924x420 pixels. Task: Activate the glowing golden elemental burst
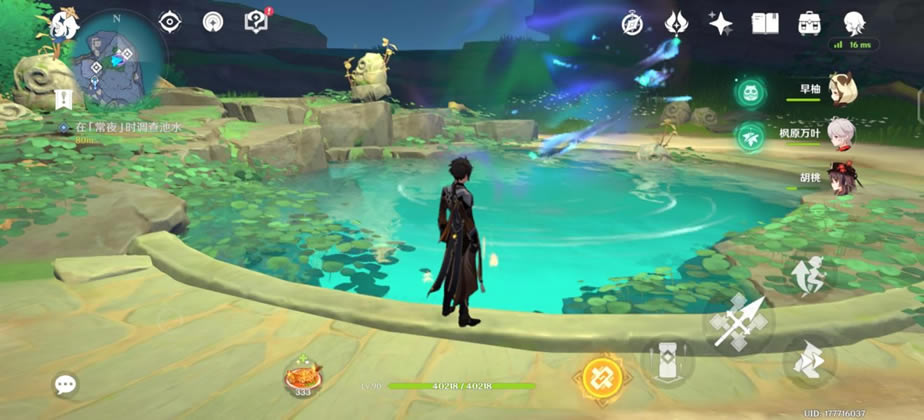click(x=602, y=376)
